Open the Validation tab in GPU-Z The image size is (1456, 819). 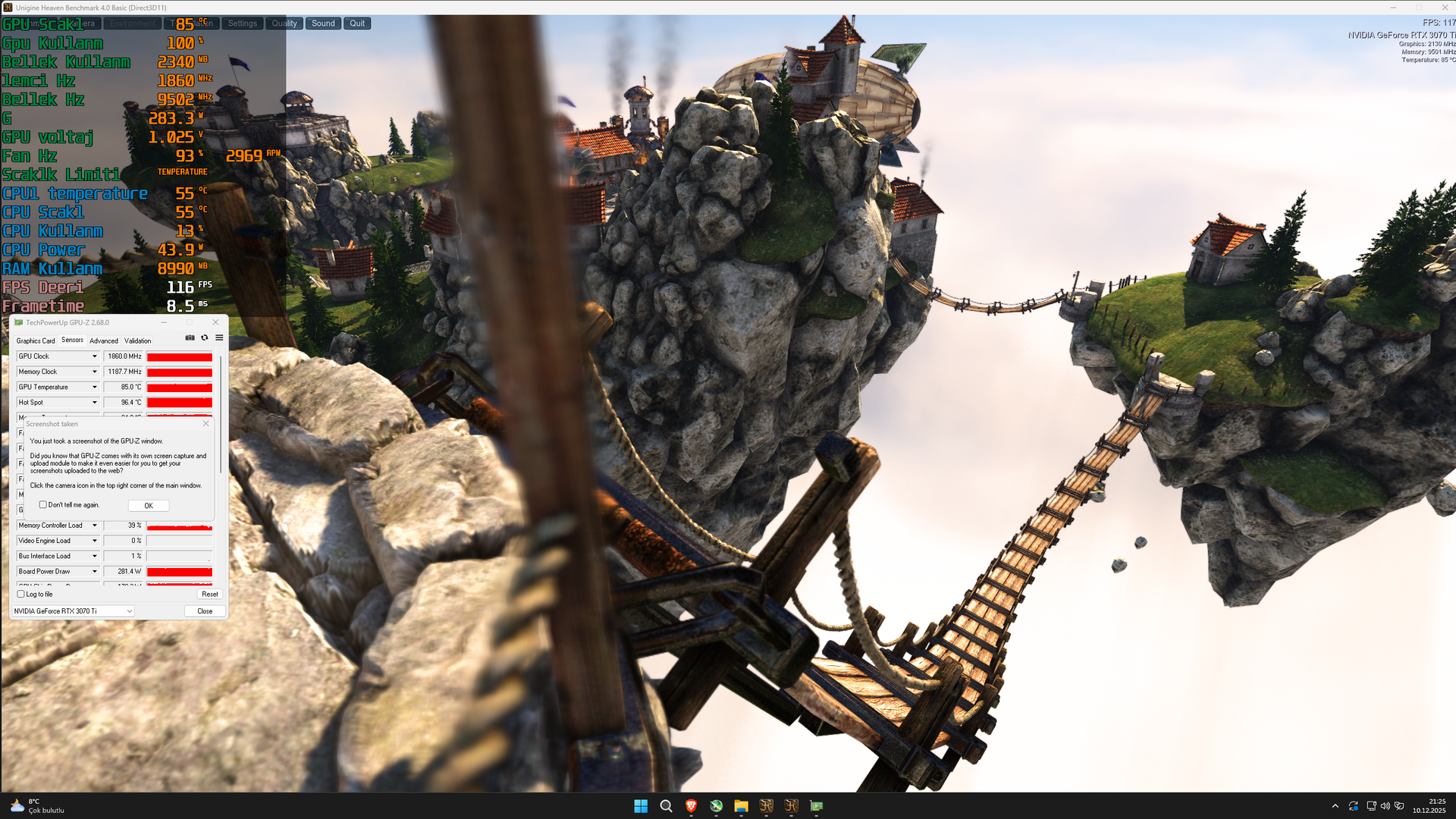coord(137,340)
